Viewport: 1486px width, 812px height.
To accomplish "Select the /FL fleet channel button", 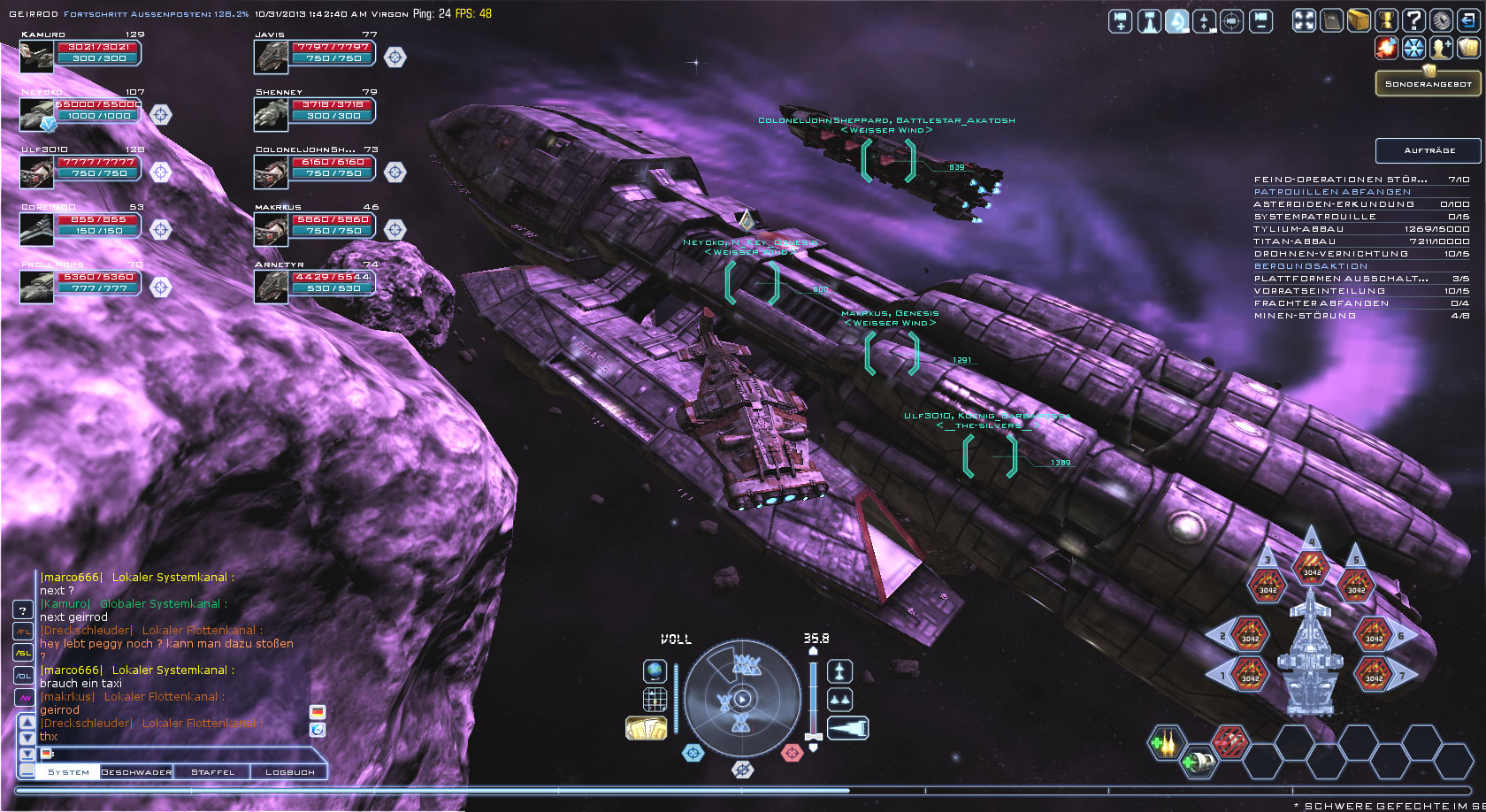I will point(23,632).
